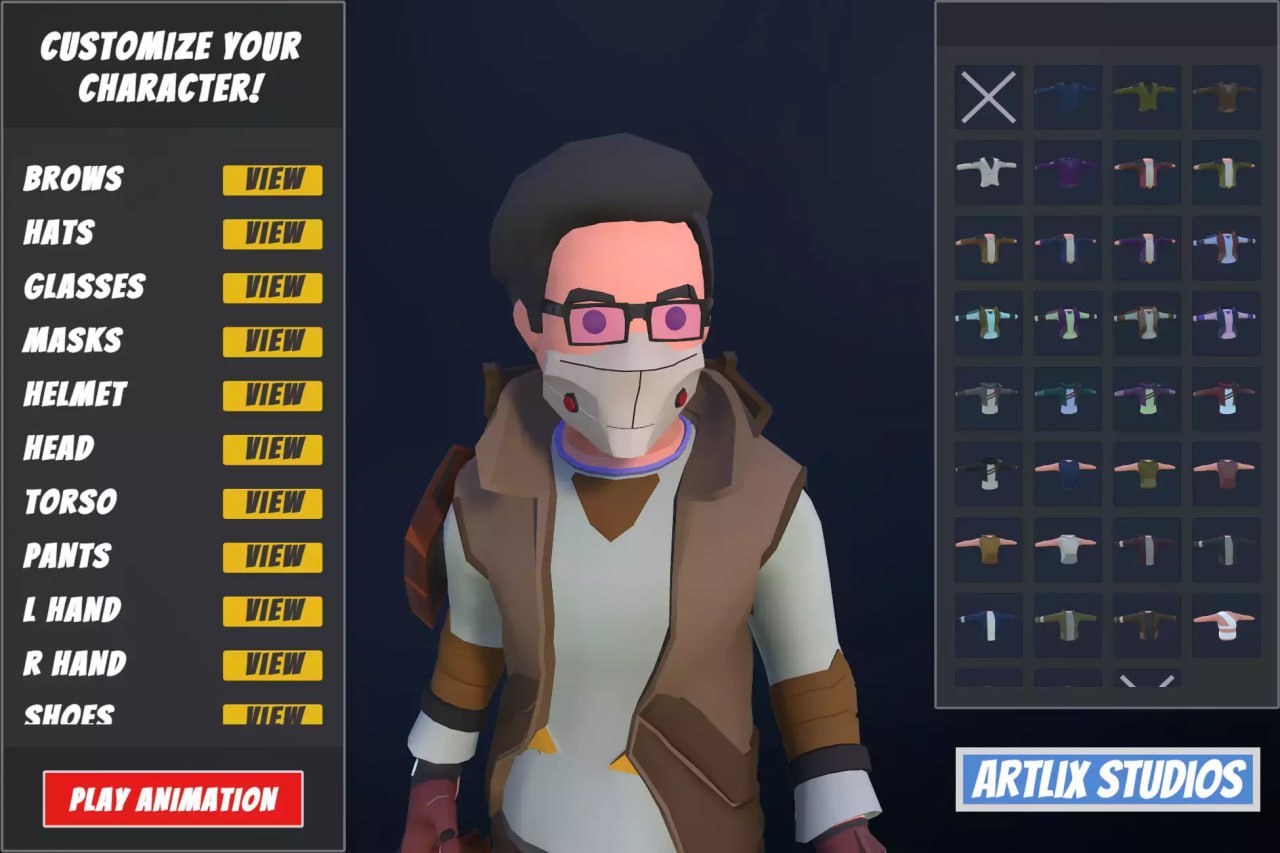1280x853 pixels.
Task: View Head customization options
Action: pyautogui.click(x=272, y=450)
